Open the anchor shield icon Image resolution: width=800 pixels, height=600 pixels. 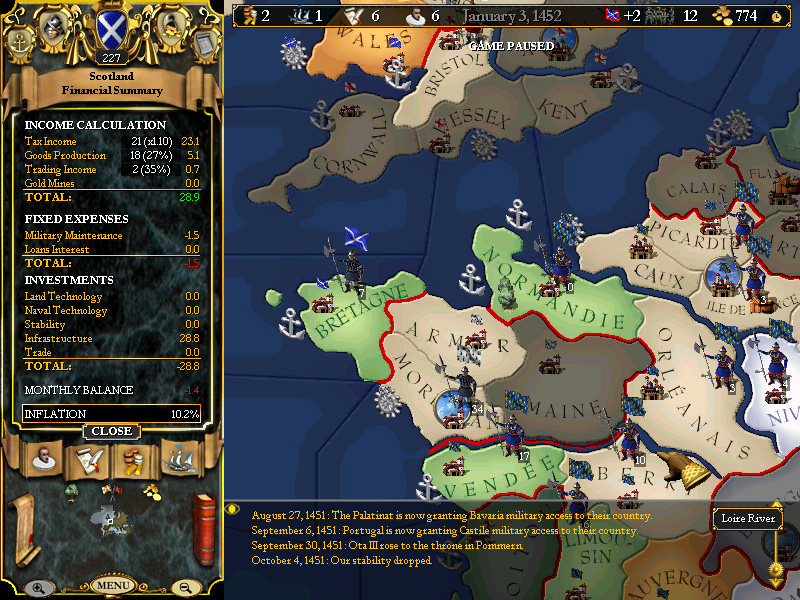point(20,42)
